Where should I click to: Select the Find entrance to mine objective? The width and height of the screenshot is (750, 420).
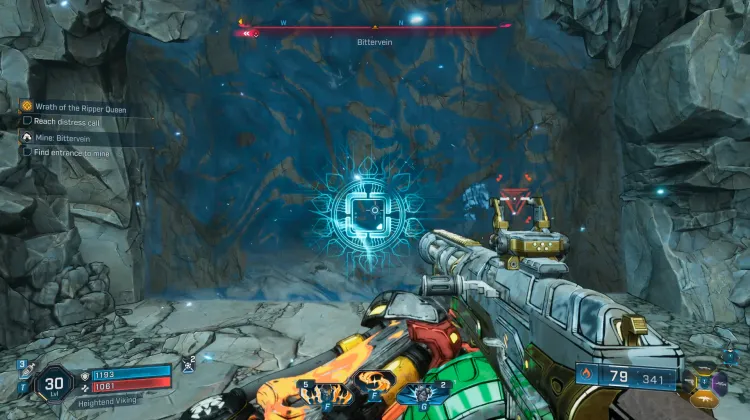pyautogui.click(x=72, y=152)
